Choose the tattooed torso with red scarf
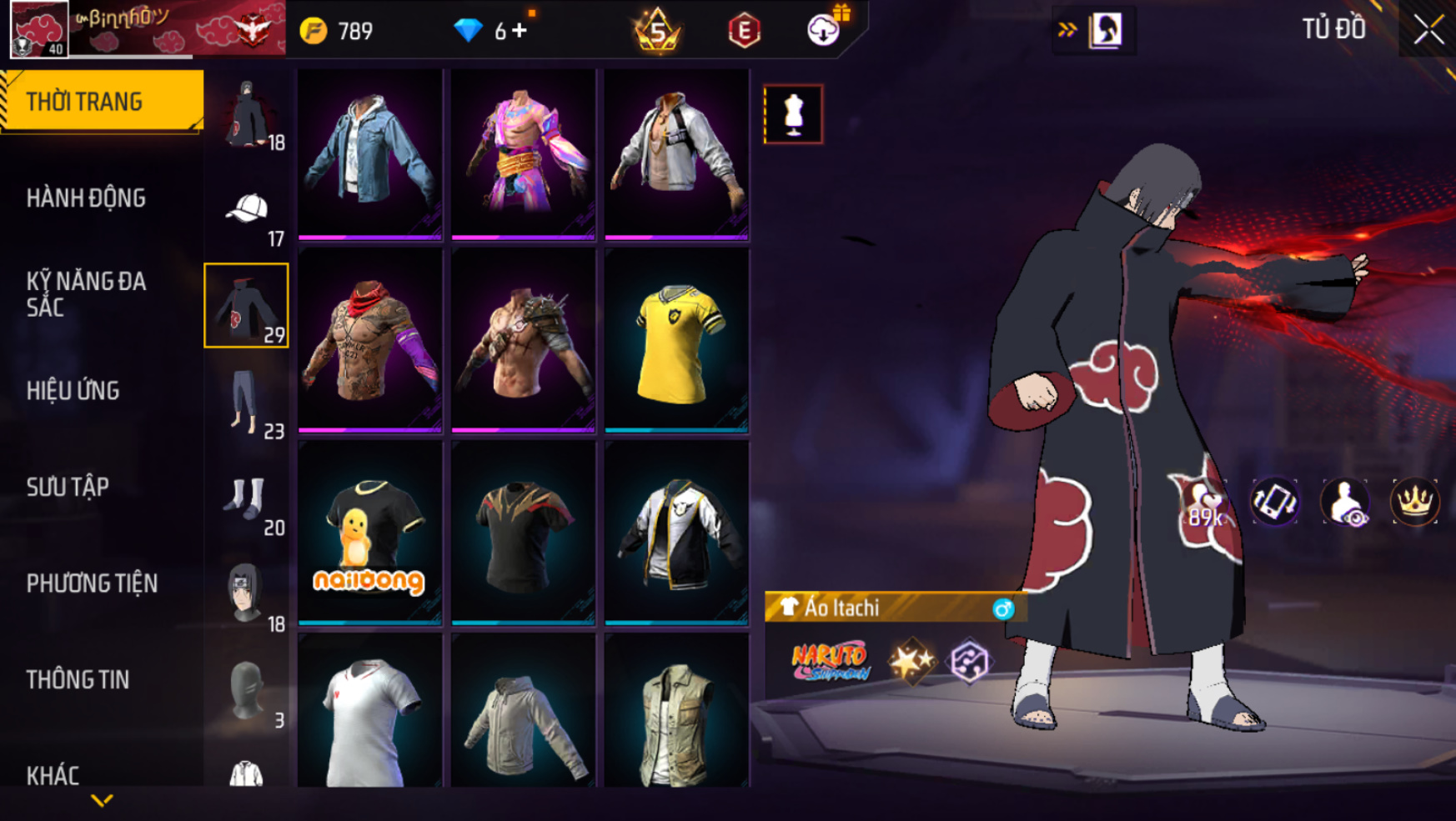This screenshot has height=821, width=1456. pos(369,342)
